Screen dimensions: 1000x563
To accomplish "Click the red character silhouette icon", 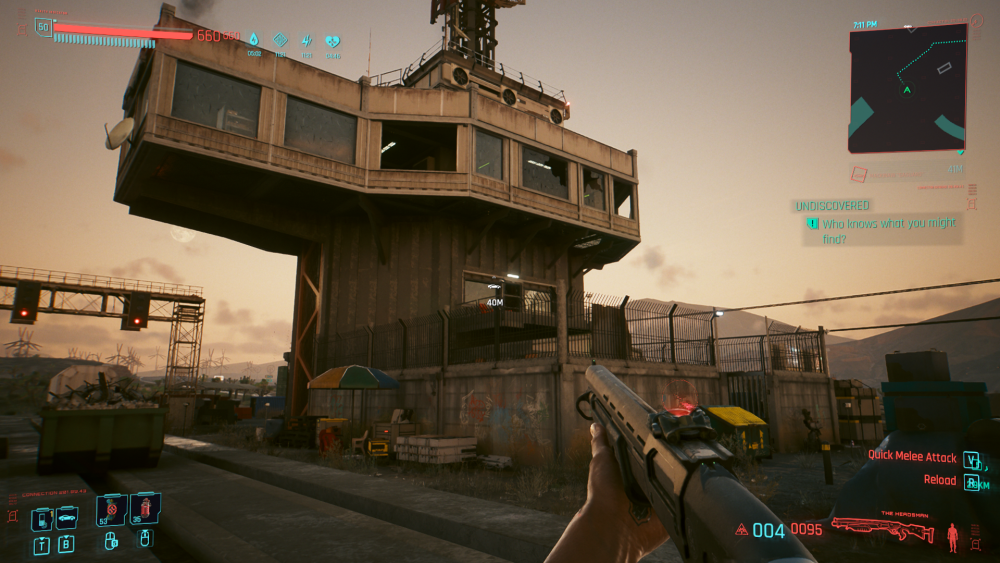I will [x=952, y=536].
